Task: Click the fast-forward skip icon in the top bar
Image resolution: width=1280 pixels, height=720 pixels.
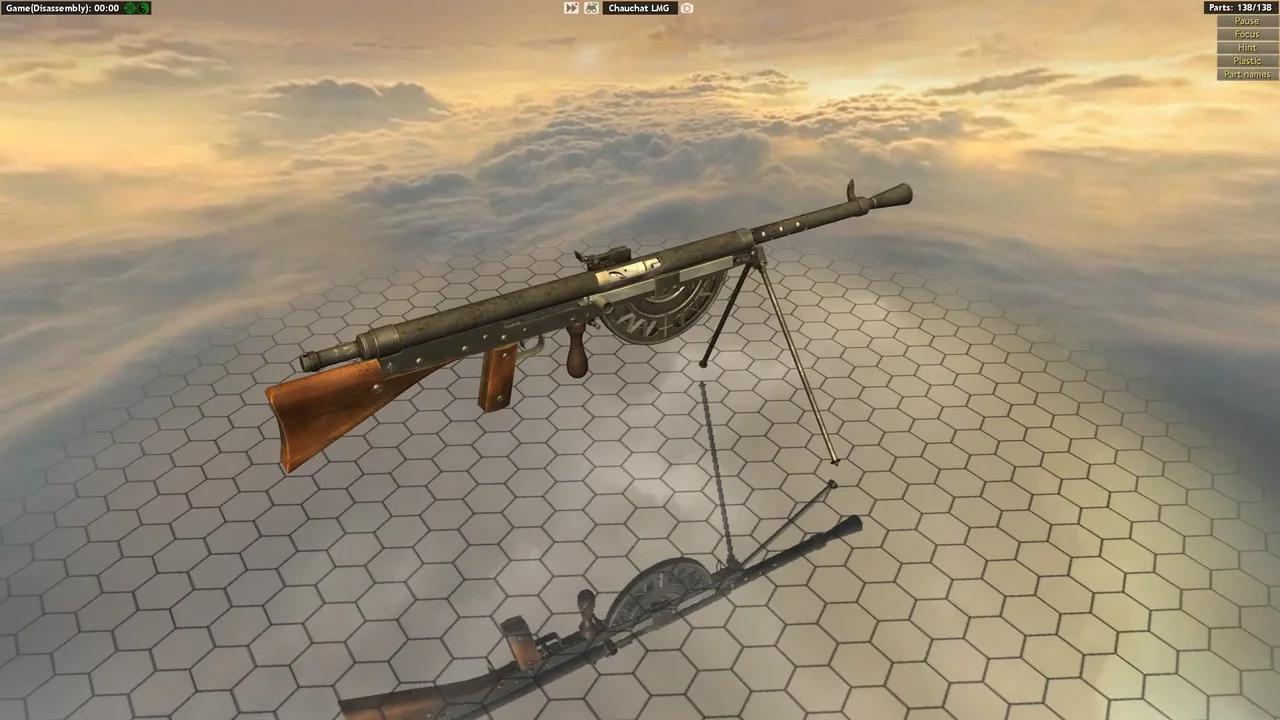Action: coord(571,8)
